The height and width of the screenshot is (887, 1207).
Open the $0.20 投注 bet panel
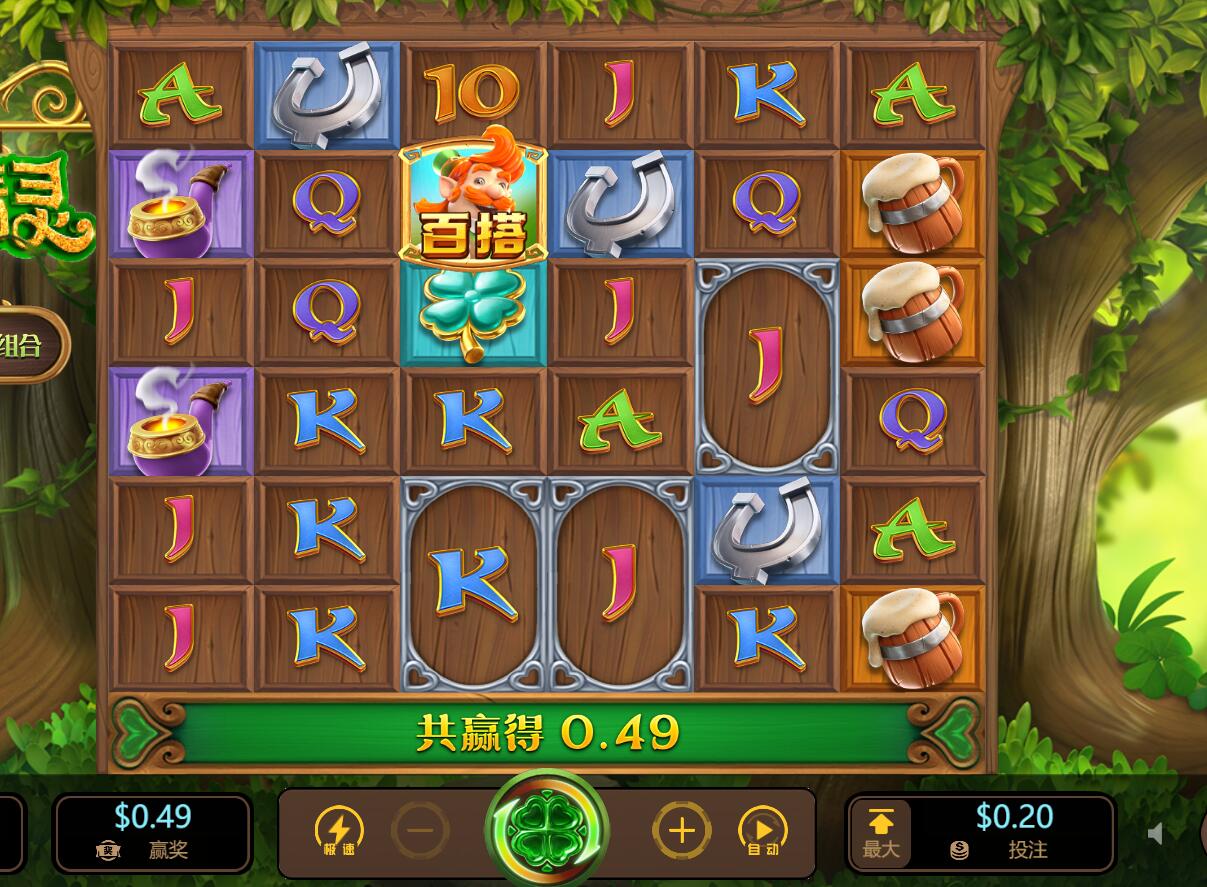pyautogui.click(x=1014, y=832)
